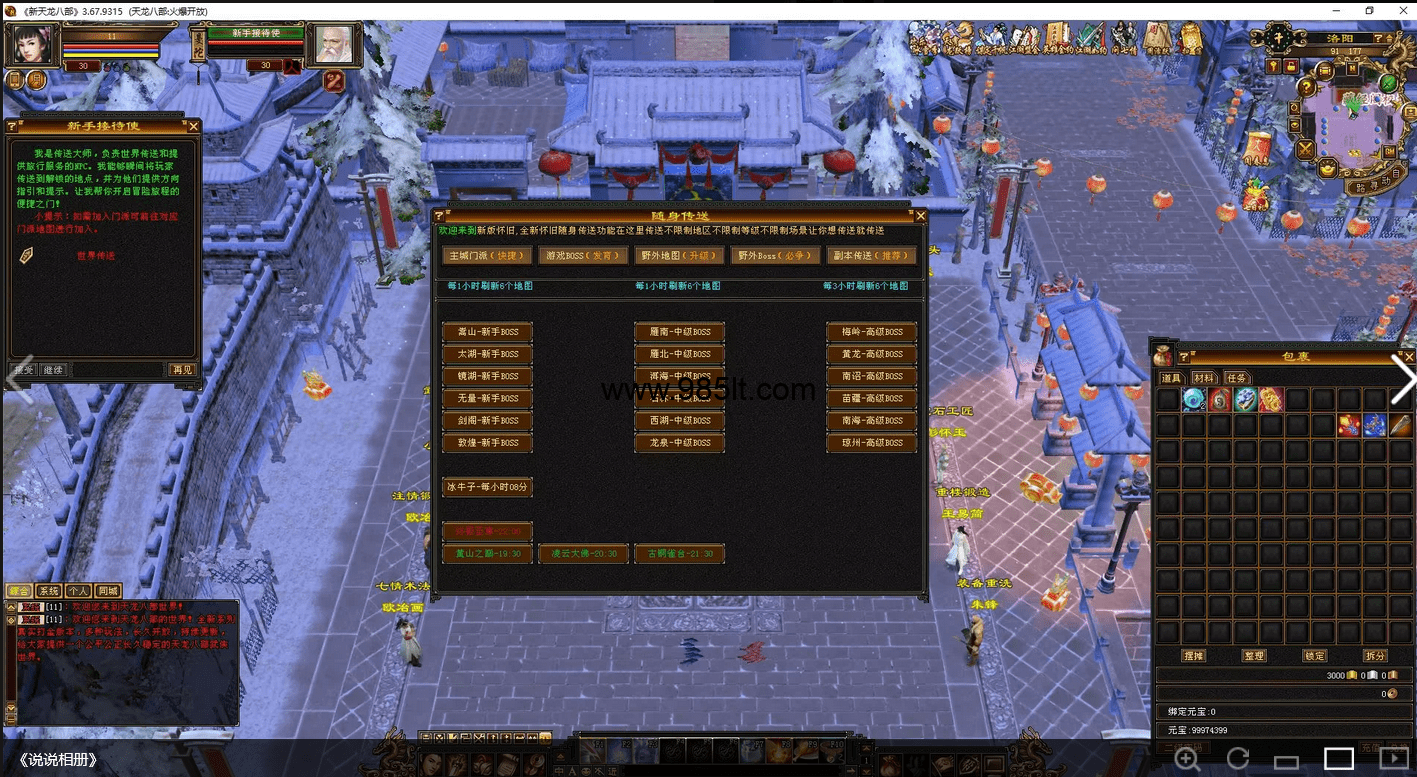This screenshot has height=777, width=1417.
Task: Open the 摆摊 stall button
Action: pos(1193,656)
